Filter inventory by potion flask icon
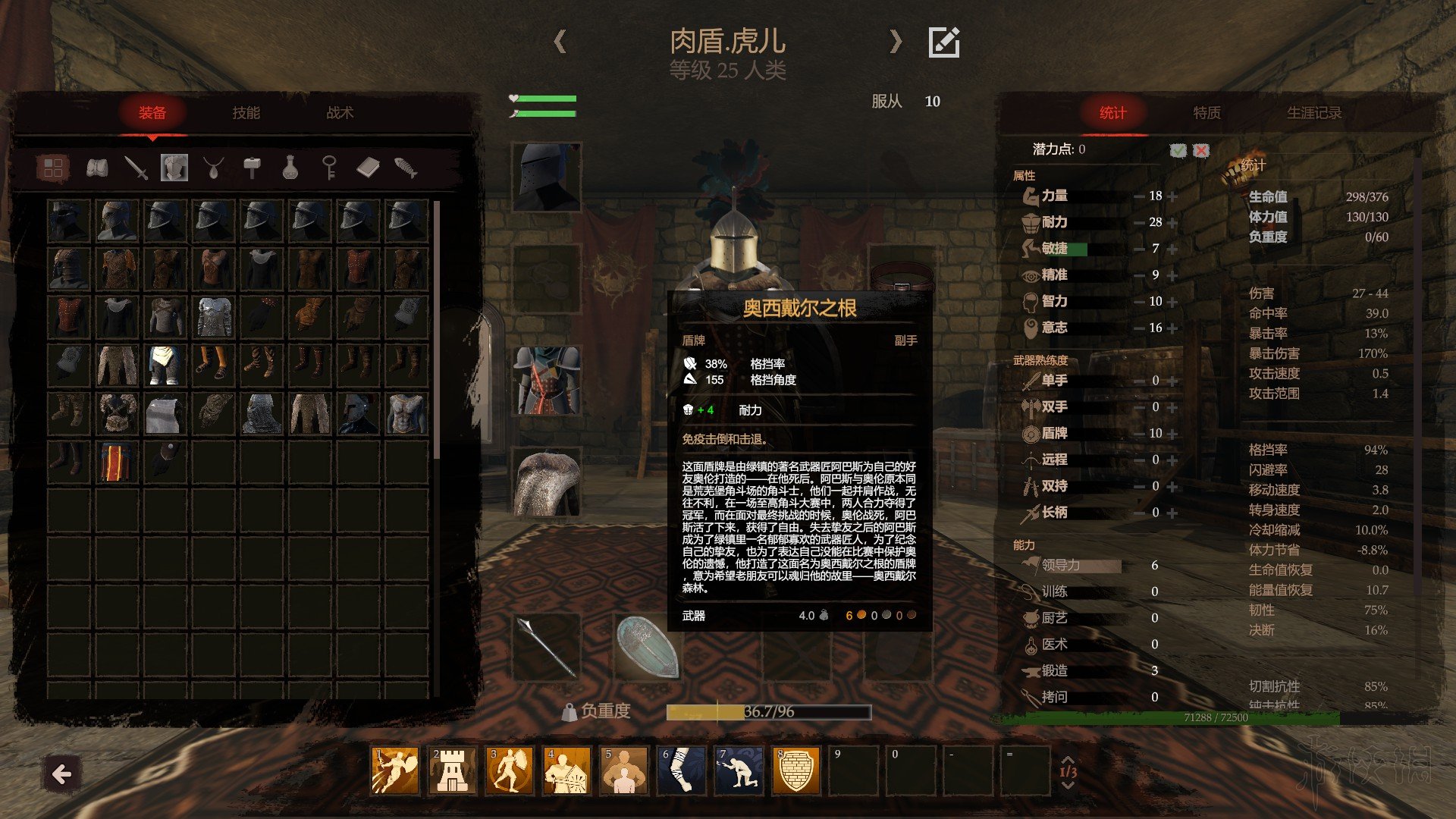Viewport: 1456px width, 819px height. pos(290,168)
